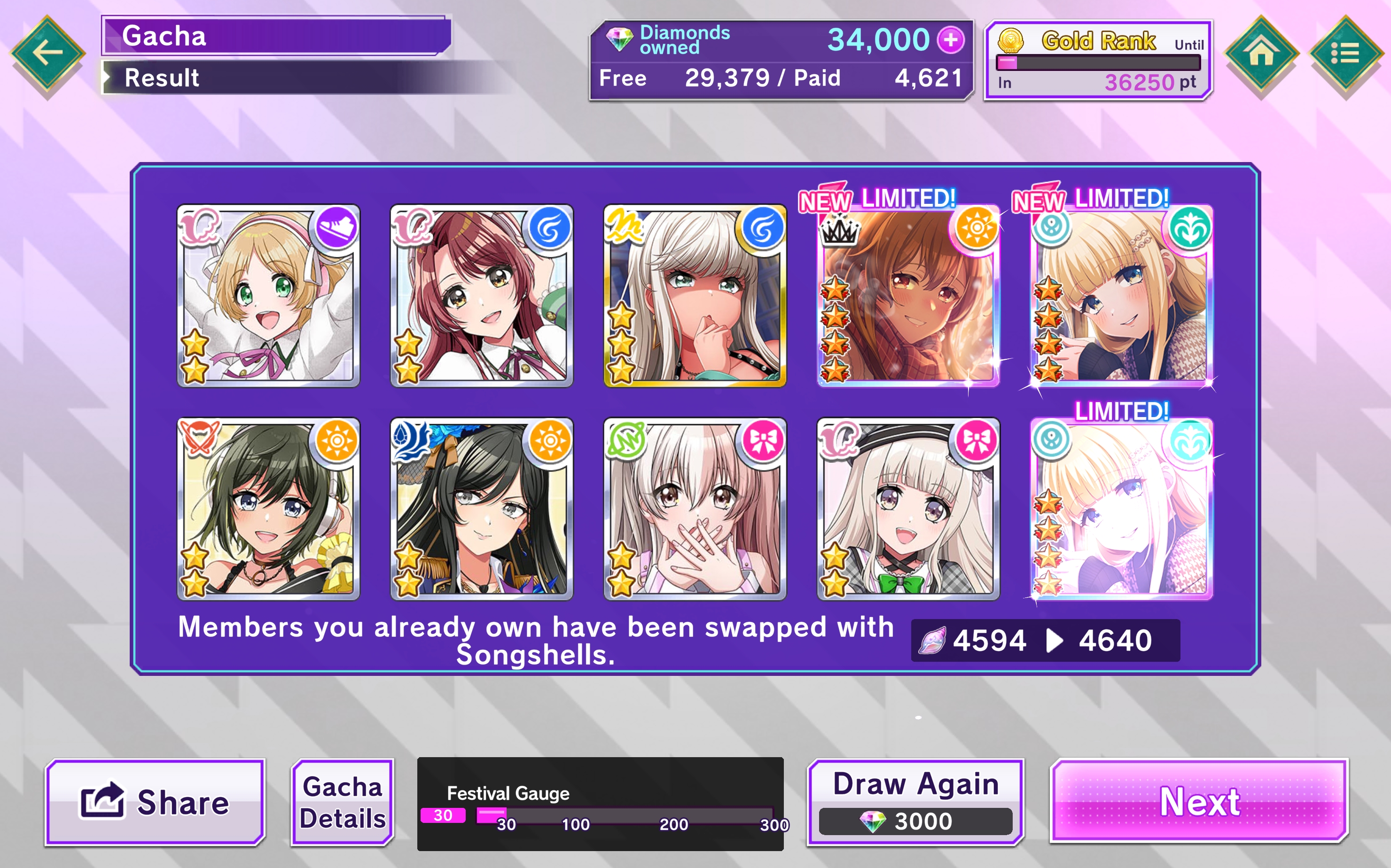Draw Again for 3000 diamonds
Image resolution: width=1391 pixels, height=868 pixels.
click(915, 802)
